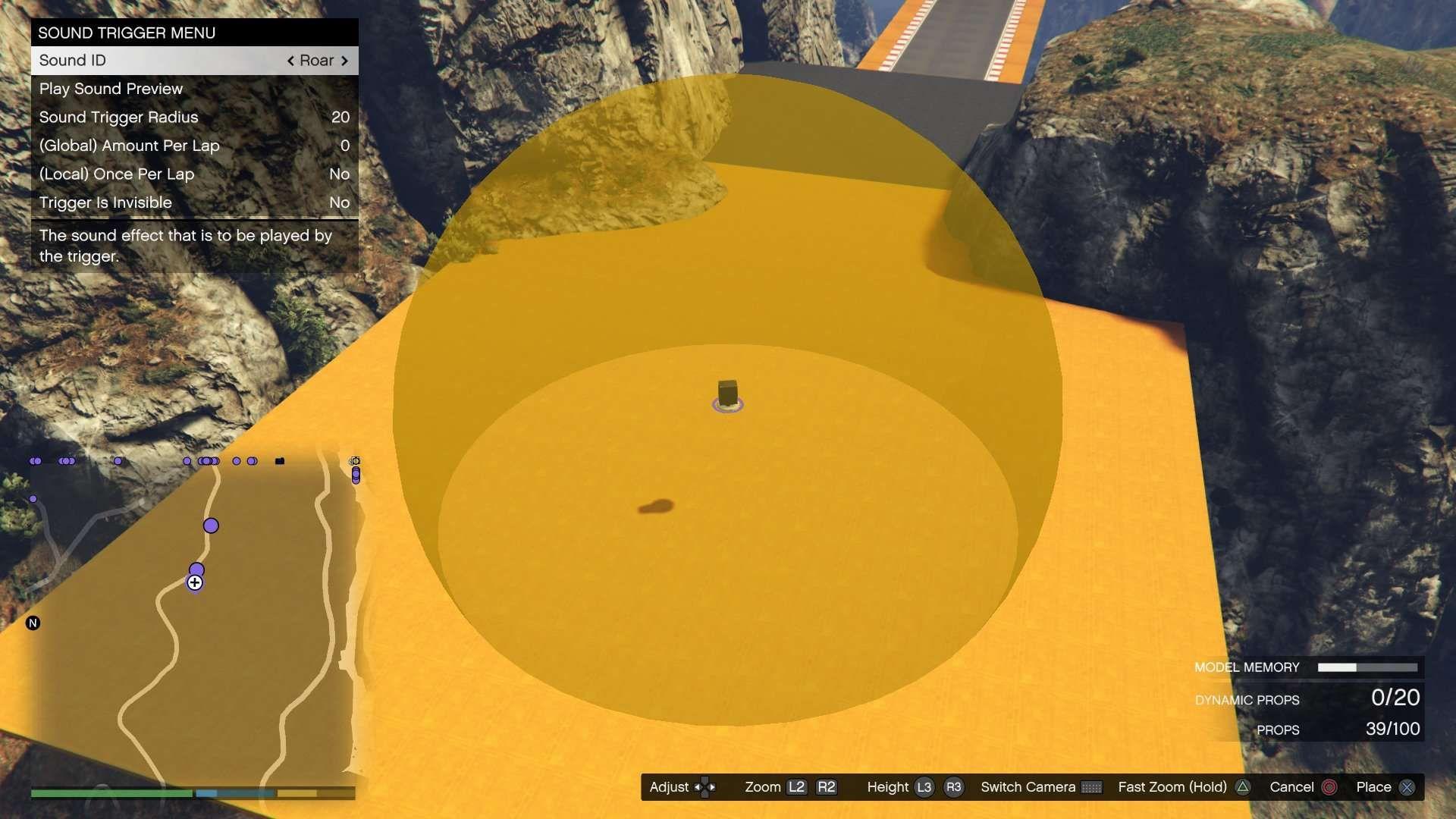Image resolution: width=1456 pixels, height=819 pixels.
Task: Click the Place X button icon
Action: (x=1408, y=787)
